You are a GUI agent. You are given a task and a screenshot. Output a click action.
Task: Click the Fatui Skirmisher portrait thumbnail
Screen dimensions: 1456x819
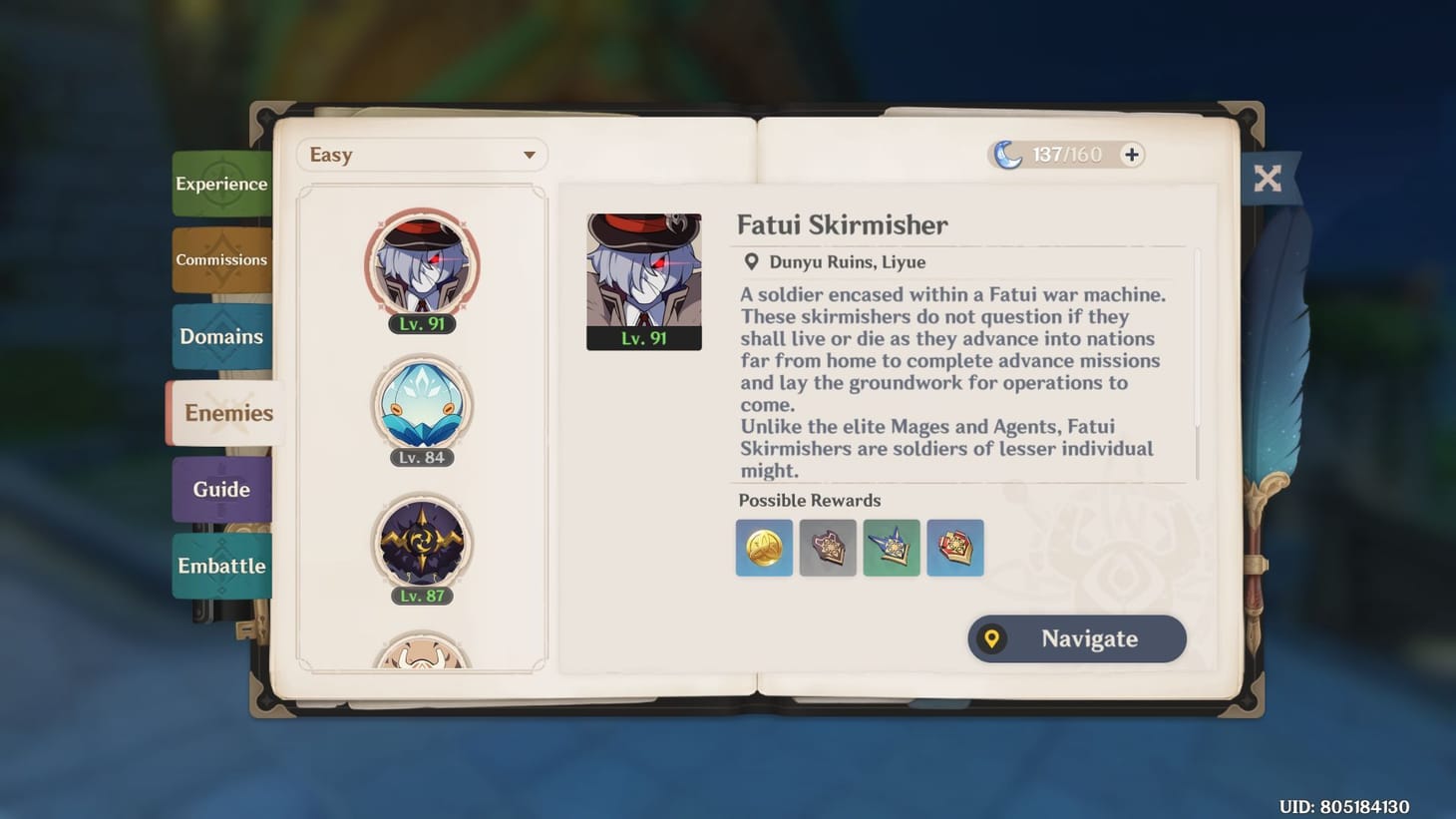pos(643,280)
